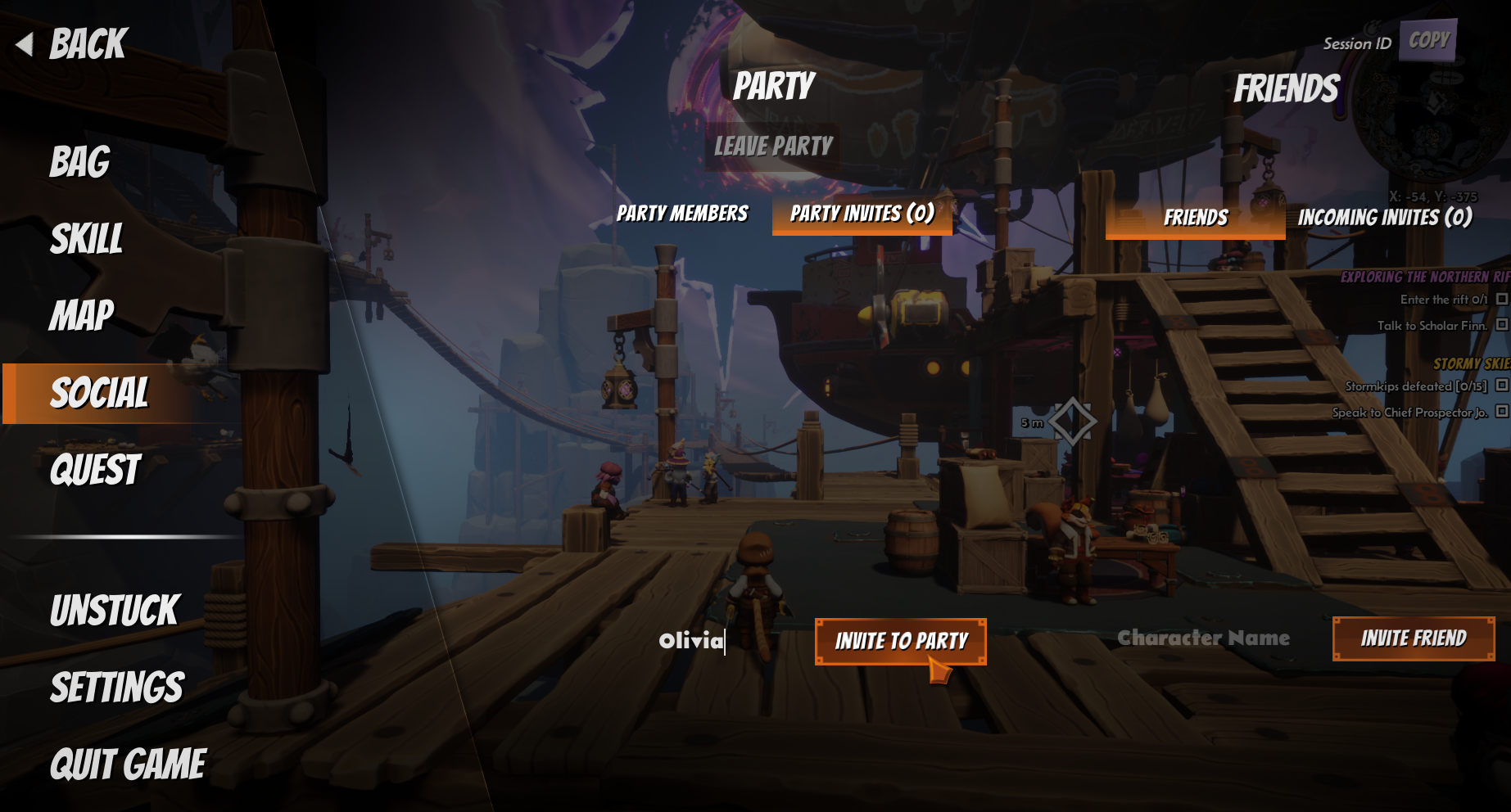Focus the Character Name input field
The image size is (1511, 812).
[x=1203, y=638]
